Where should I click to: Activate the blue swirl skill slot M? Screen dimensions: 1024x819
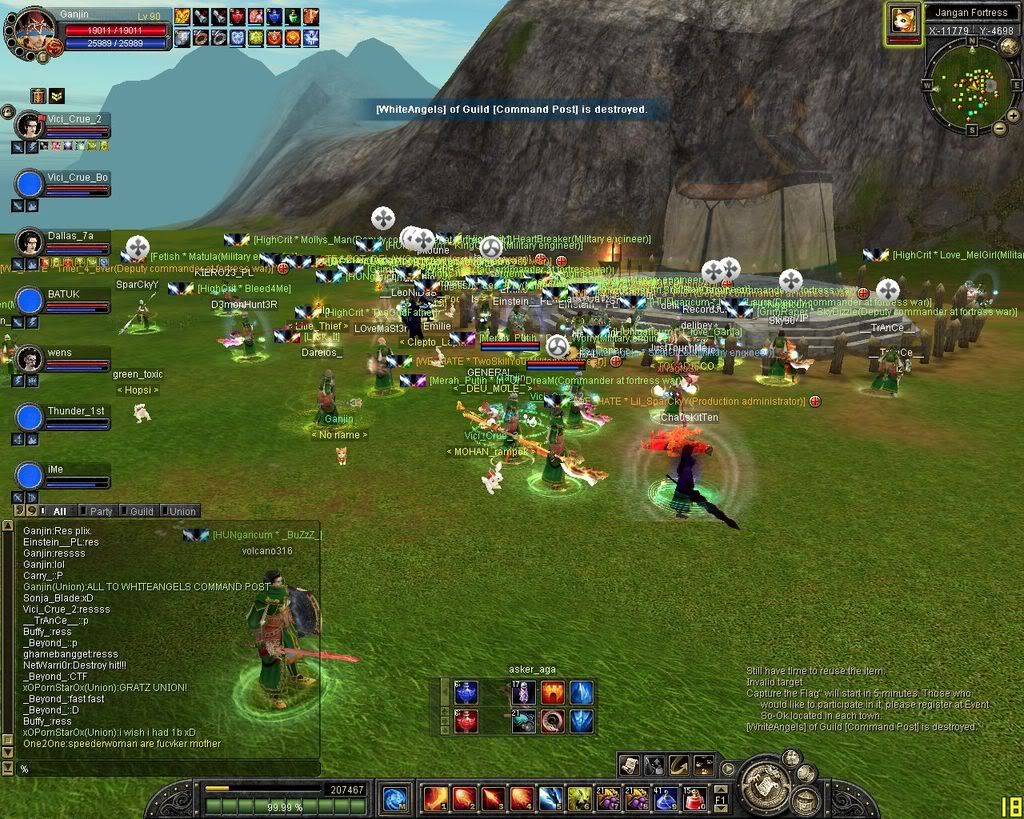tap(395, 798)
